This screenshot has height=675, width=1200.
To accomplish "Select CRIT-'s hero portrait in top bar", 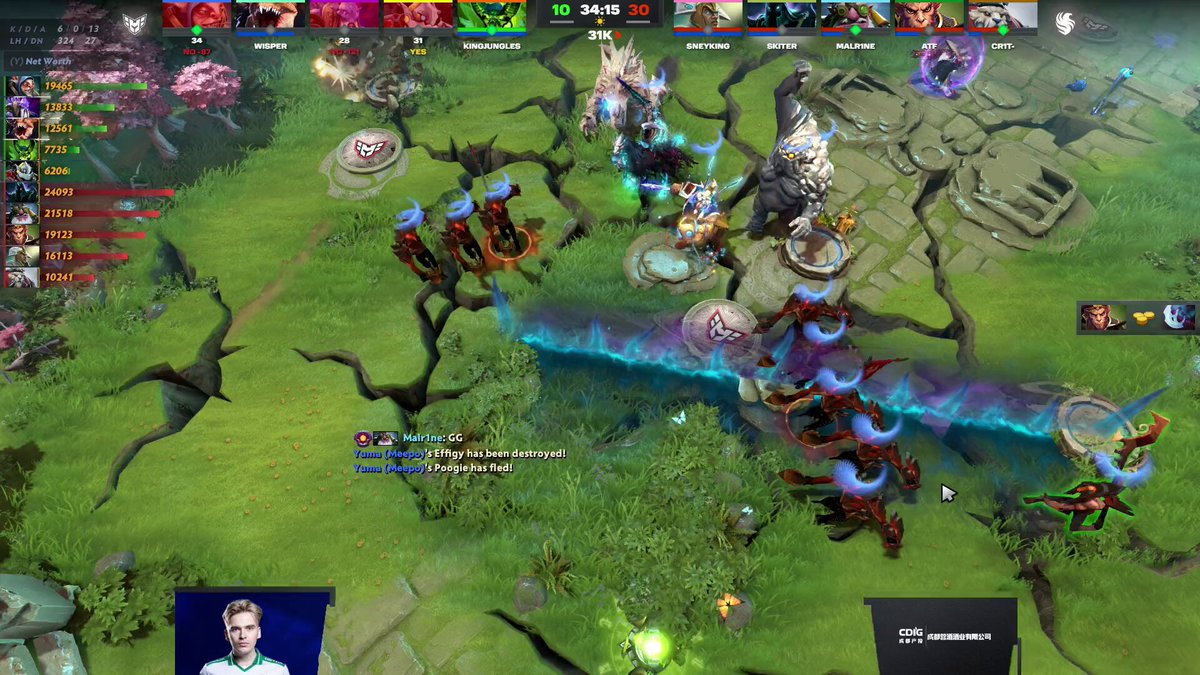I will pos(1003,15).
